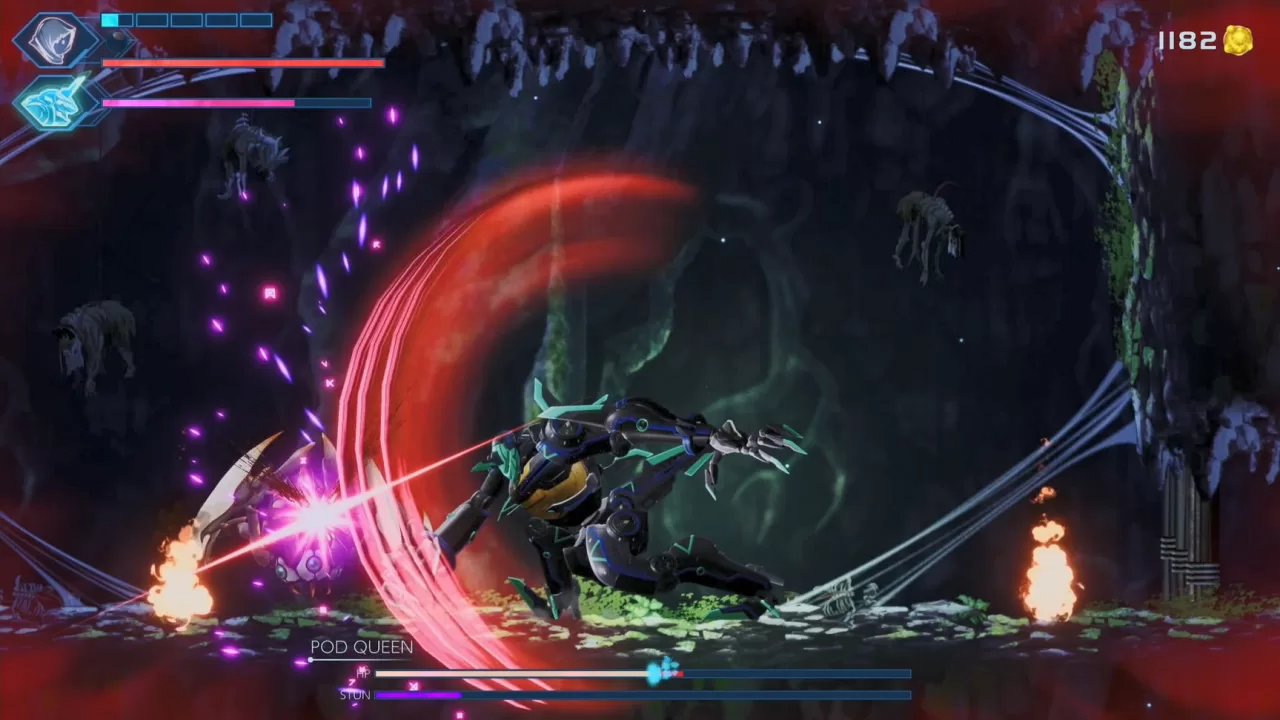Toggle the hooded character's active status frame
The image size is (1280, 720).
[x=20, y=40]
